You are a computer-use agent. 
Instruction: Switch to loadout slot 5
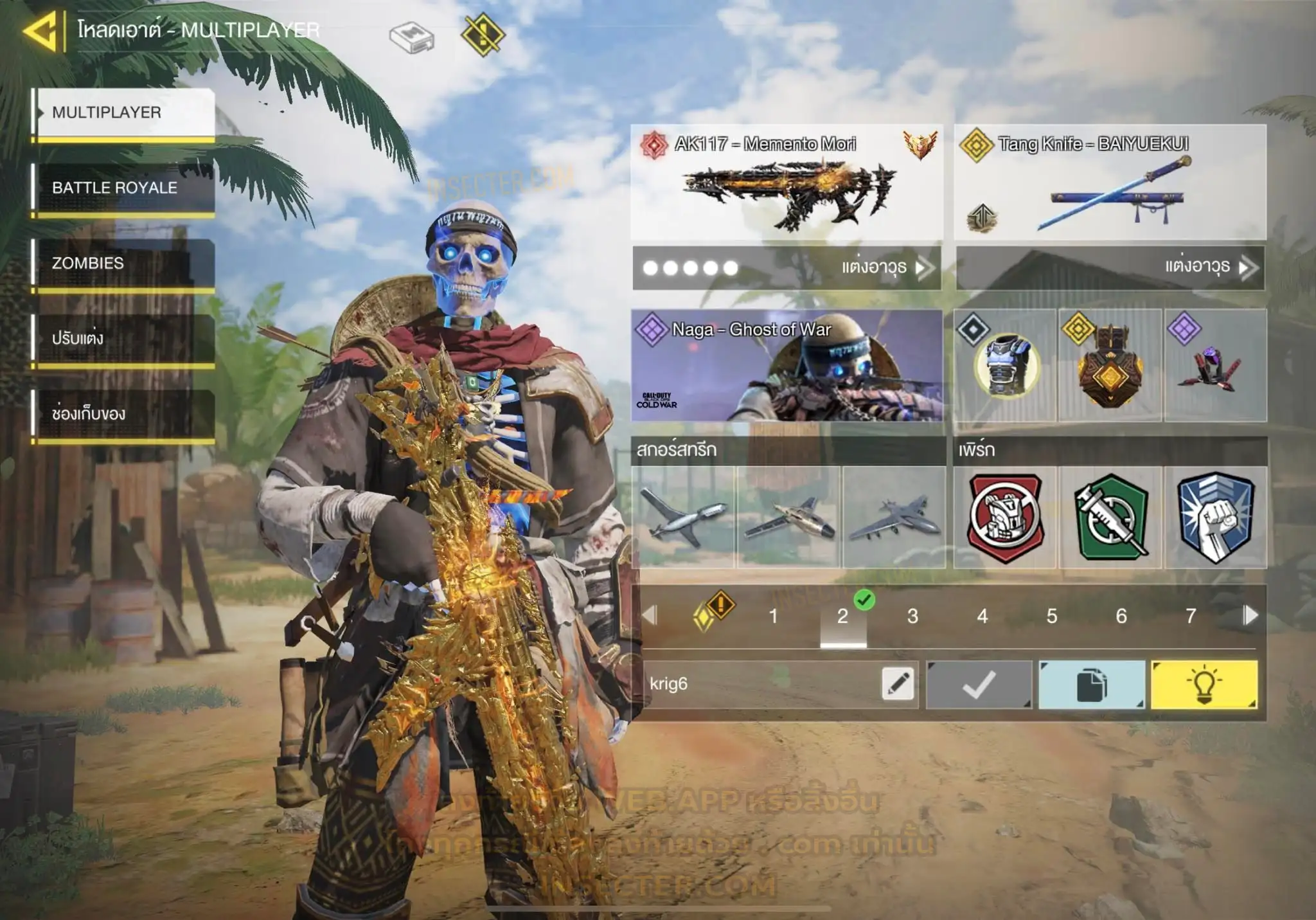coord(1051,616)
